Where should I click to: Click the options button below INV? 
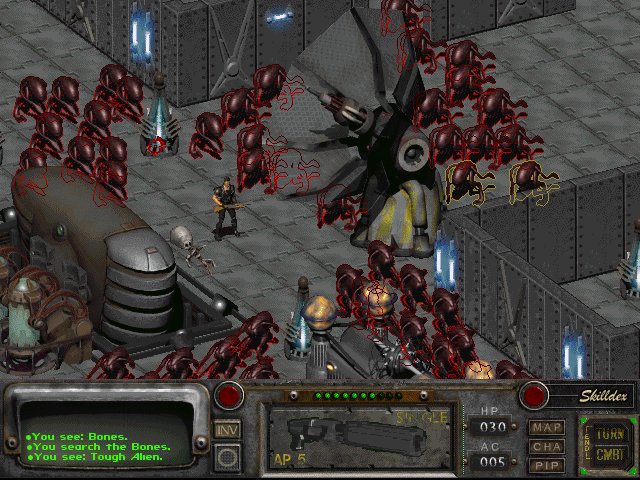(x=227, y=456)
